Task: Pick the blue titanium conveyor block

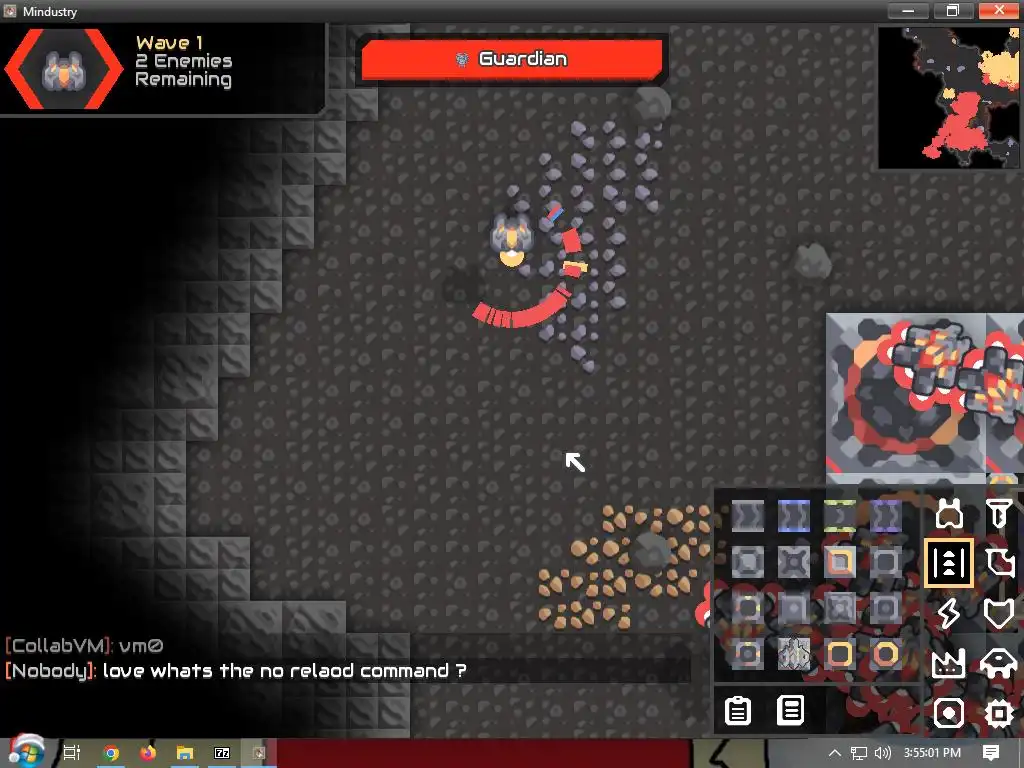Action: coord(793,516)
